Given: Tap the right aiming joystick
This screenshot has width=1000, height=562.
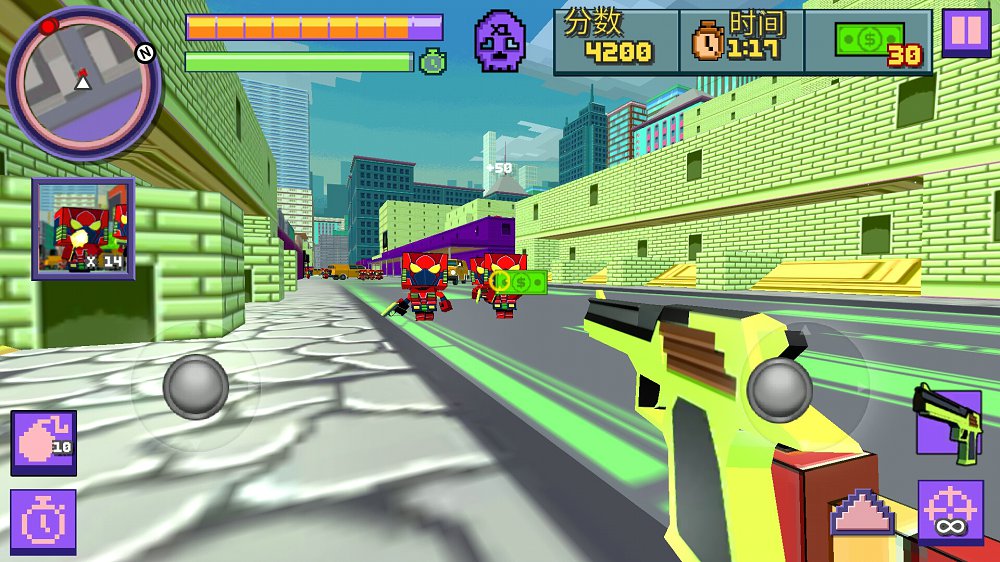Looking at the screenshot, I should click(779, 388).
